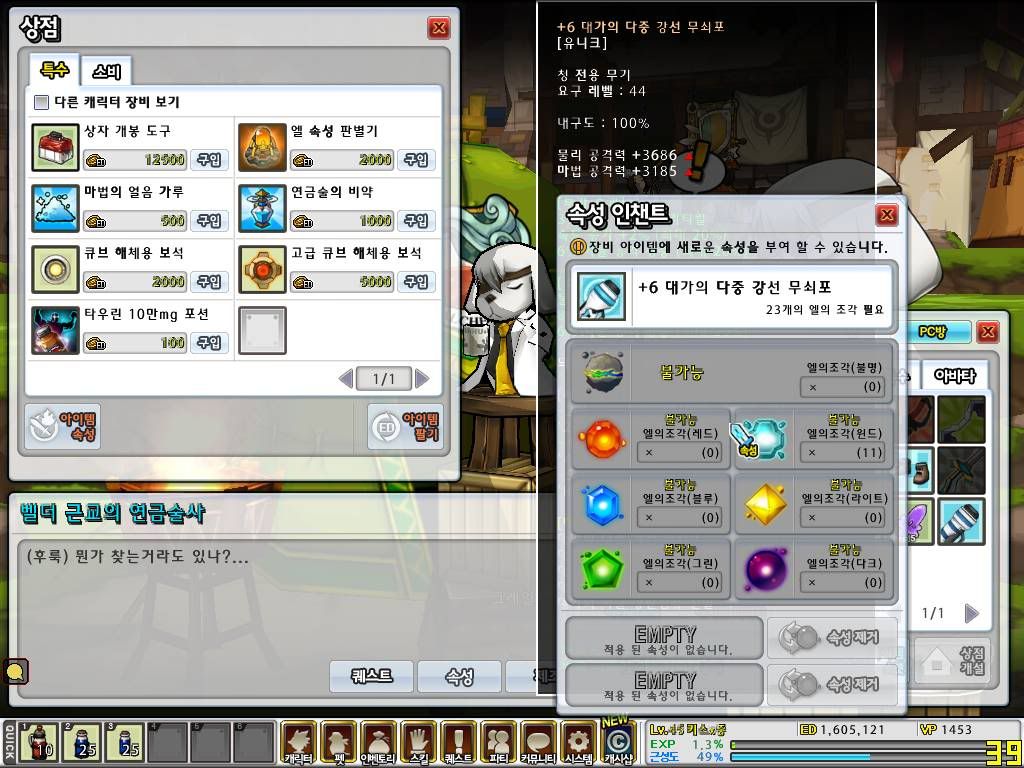Close the 속성 인챈트 window
The image size is (1024, 768).
[x=886, y=215]
